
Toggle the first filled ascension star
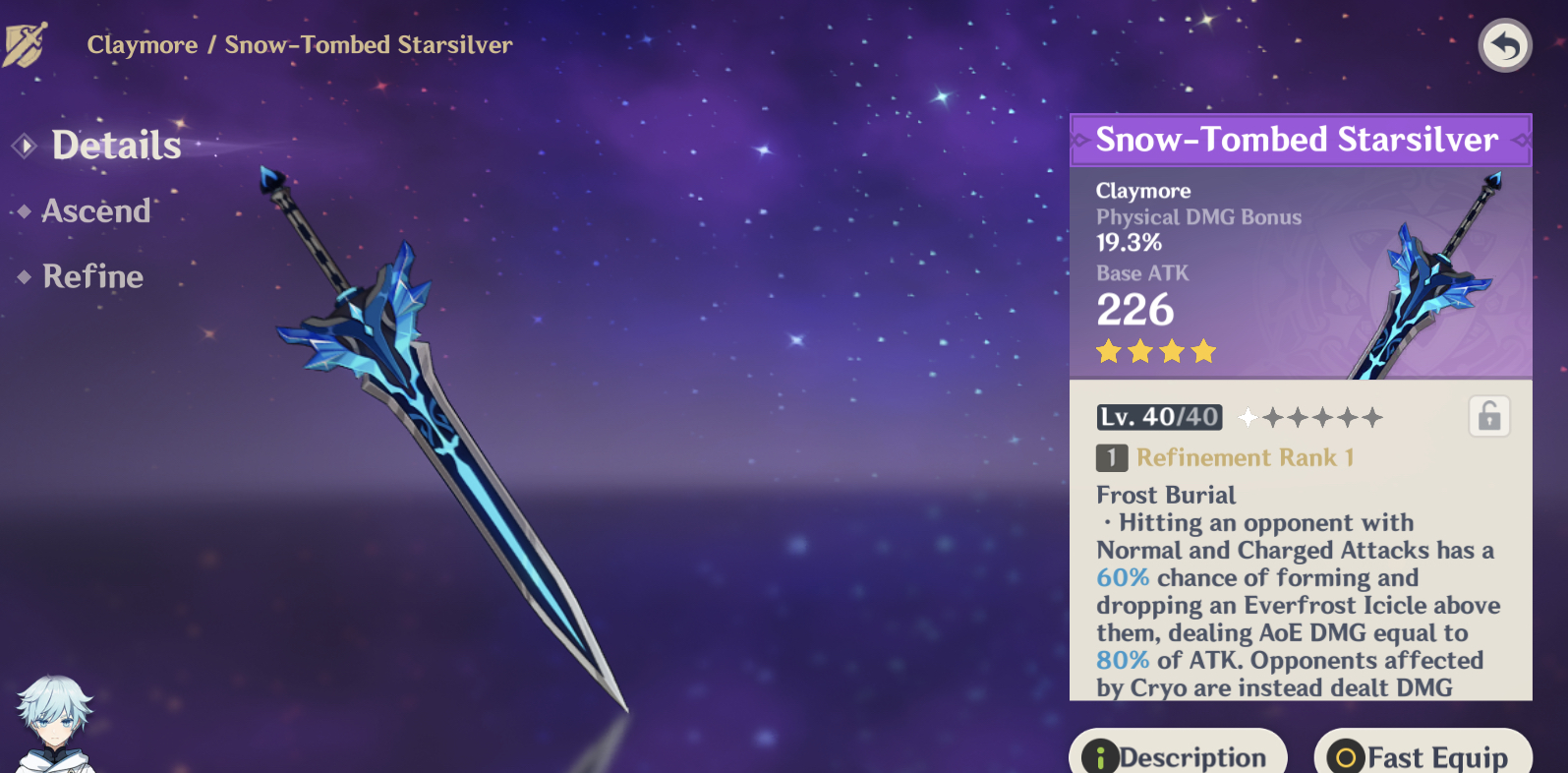(1248, 417)
